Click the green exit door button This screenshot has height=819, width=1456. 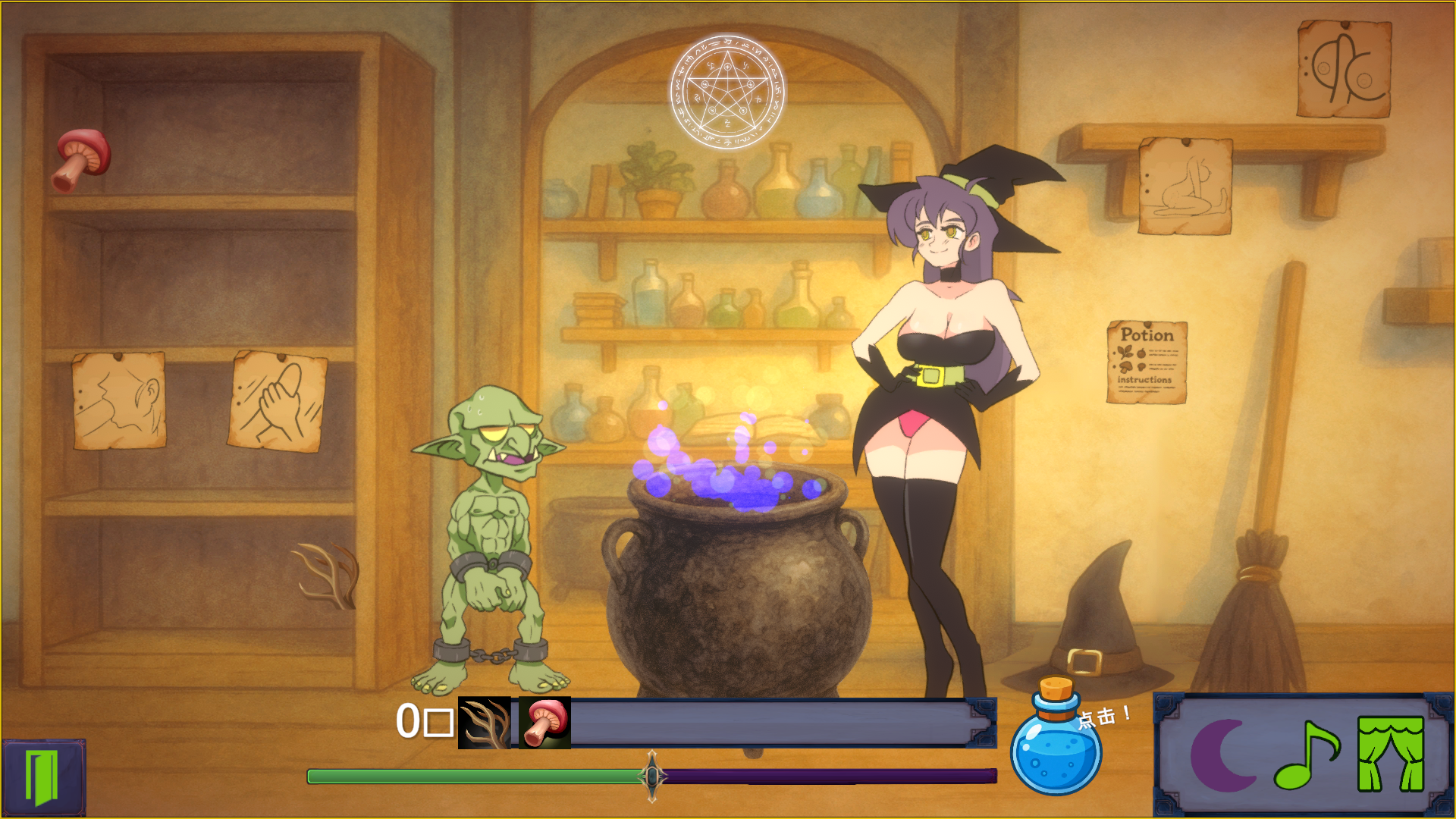pos(42,777)
